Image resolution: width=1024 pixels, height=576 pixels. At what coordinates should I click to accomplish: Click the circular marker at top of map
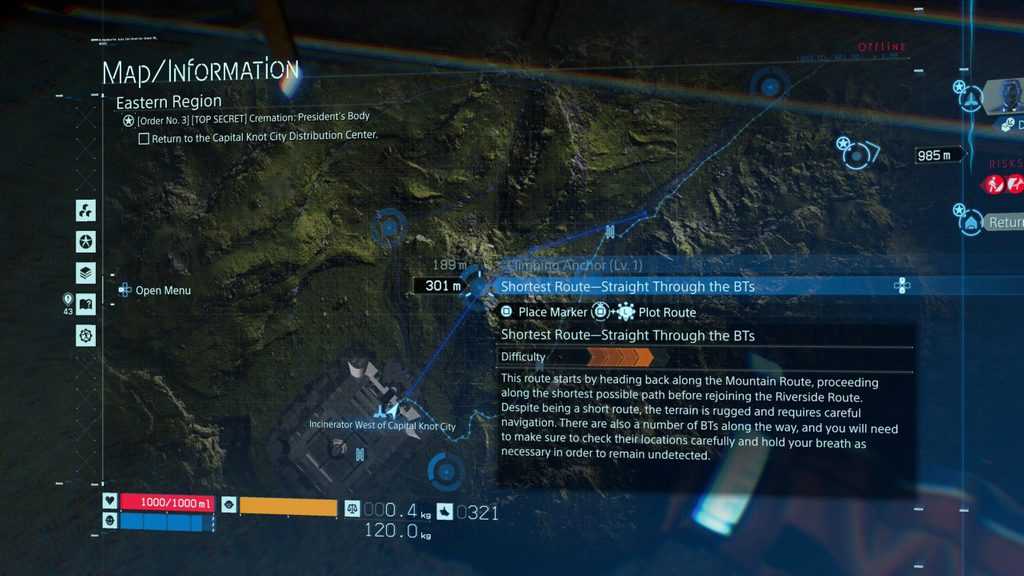coord(769,87)
